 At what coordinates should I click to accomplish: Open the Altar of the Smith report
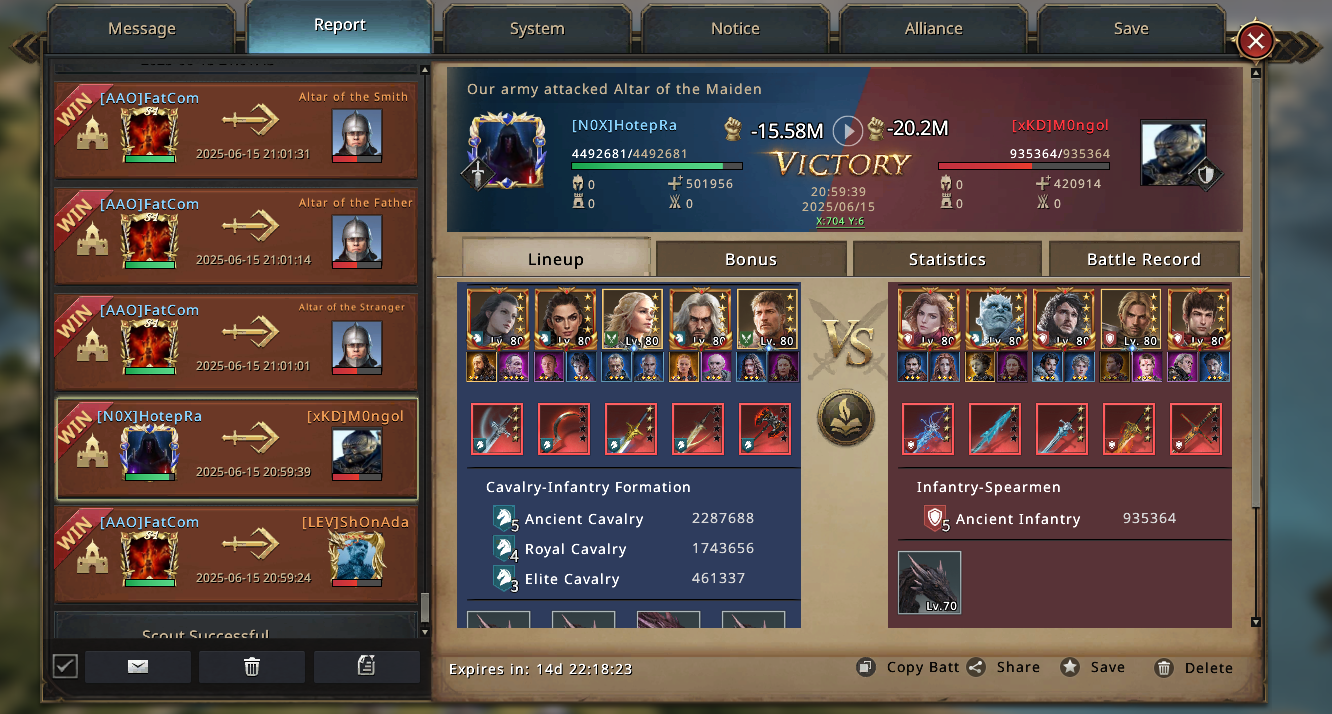(236, 130)
